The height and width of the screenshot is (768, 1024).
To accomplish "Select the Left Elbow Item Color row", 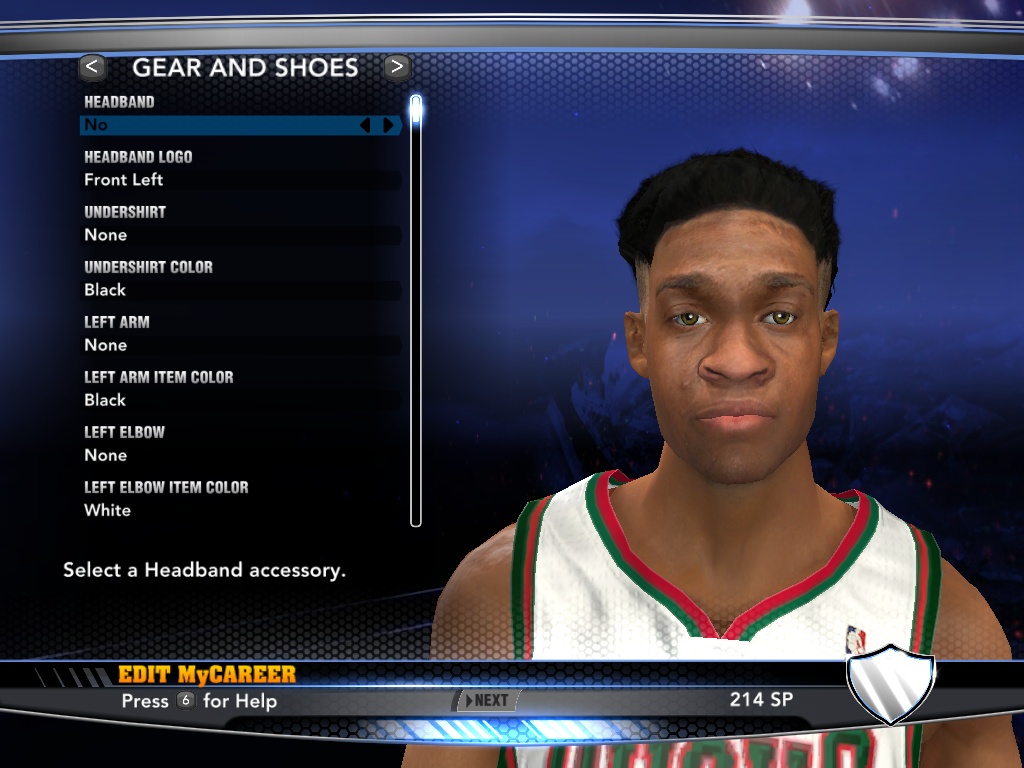I will pyautogui.click(x=240, y=510).
